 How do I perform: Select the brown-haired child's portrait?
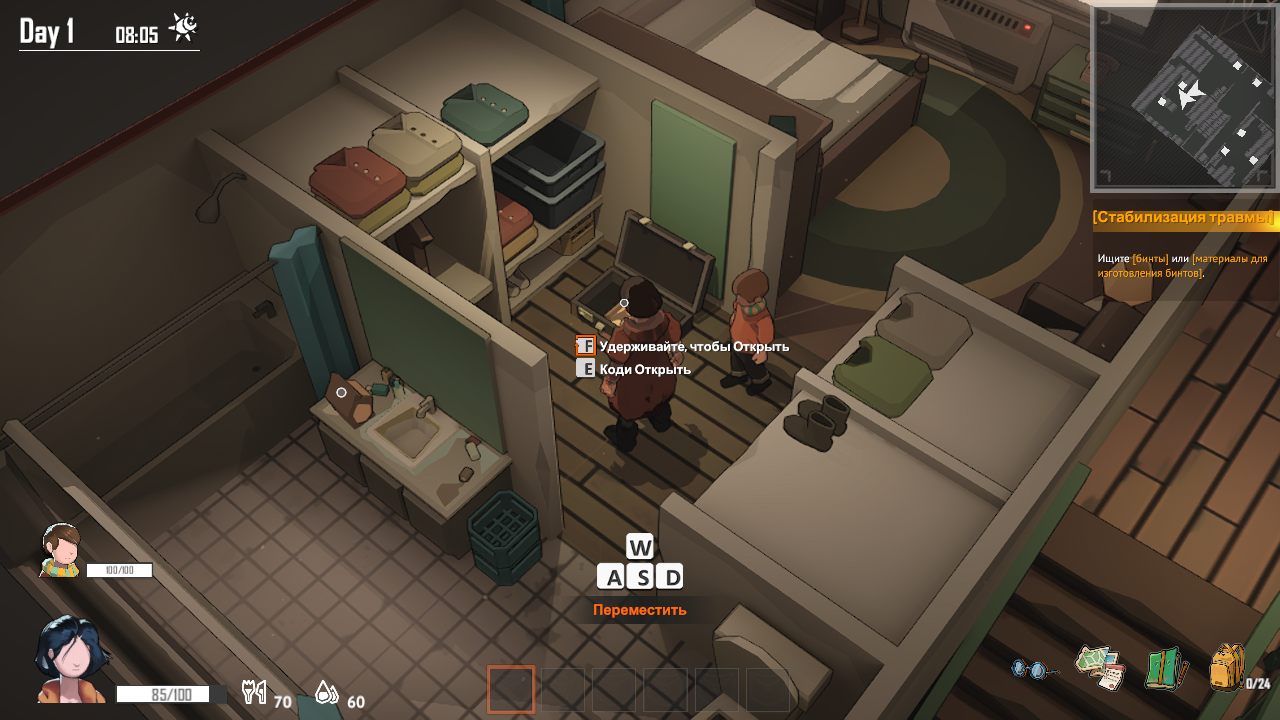[61, 551]
